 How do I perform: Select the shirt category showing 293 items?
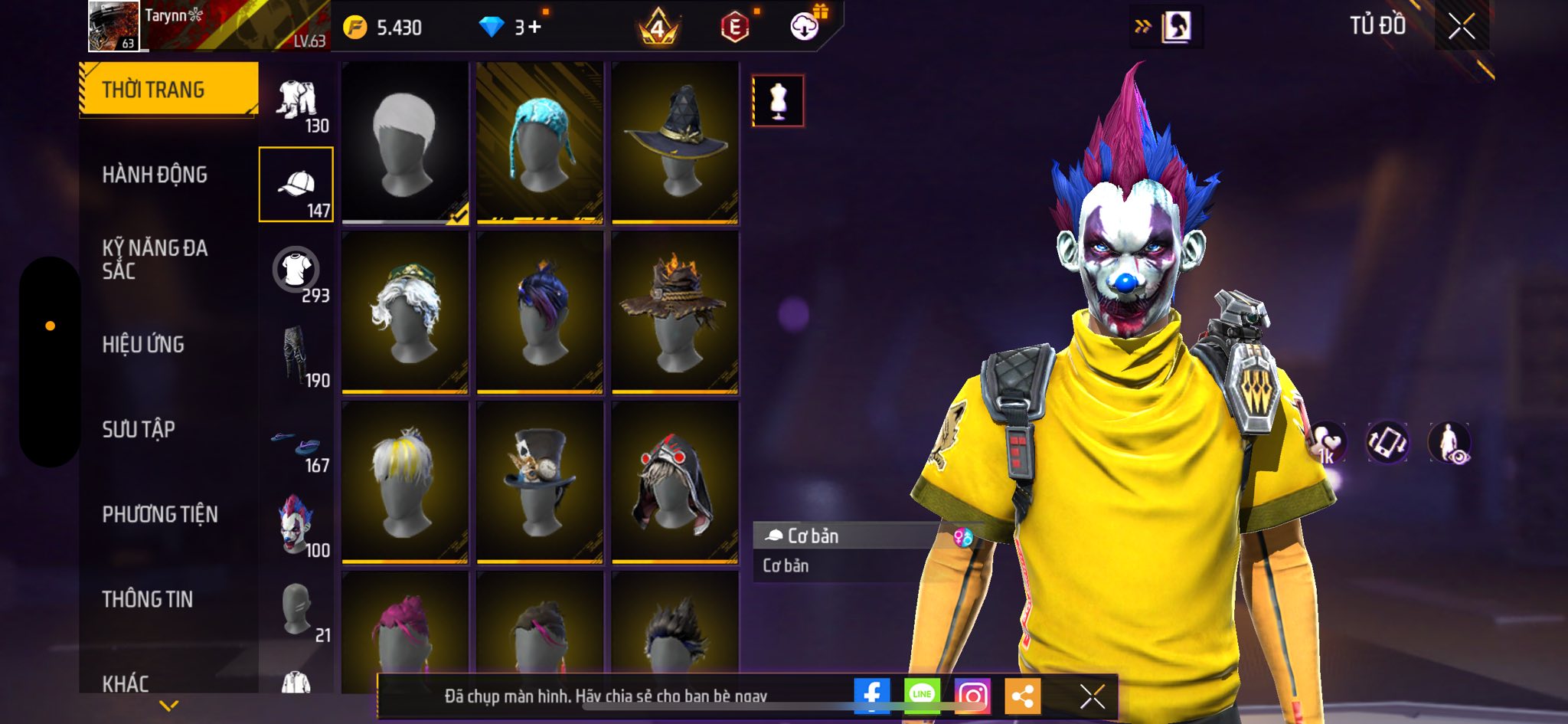pos(297,274)
